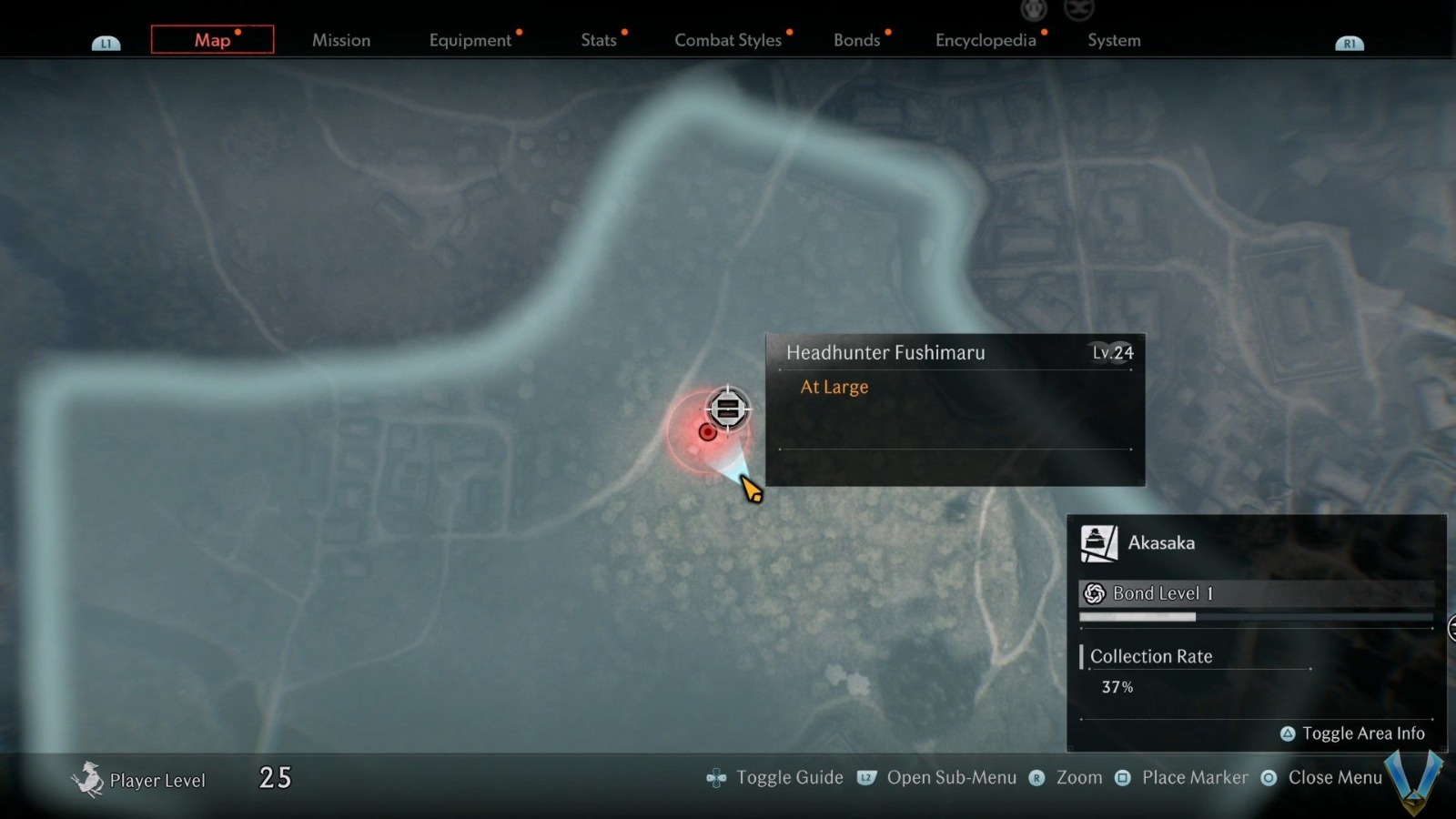Screen dimensions: 1456x819
Task: Close the map menu
Action: [1335, 777]
